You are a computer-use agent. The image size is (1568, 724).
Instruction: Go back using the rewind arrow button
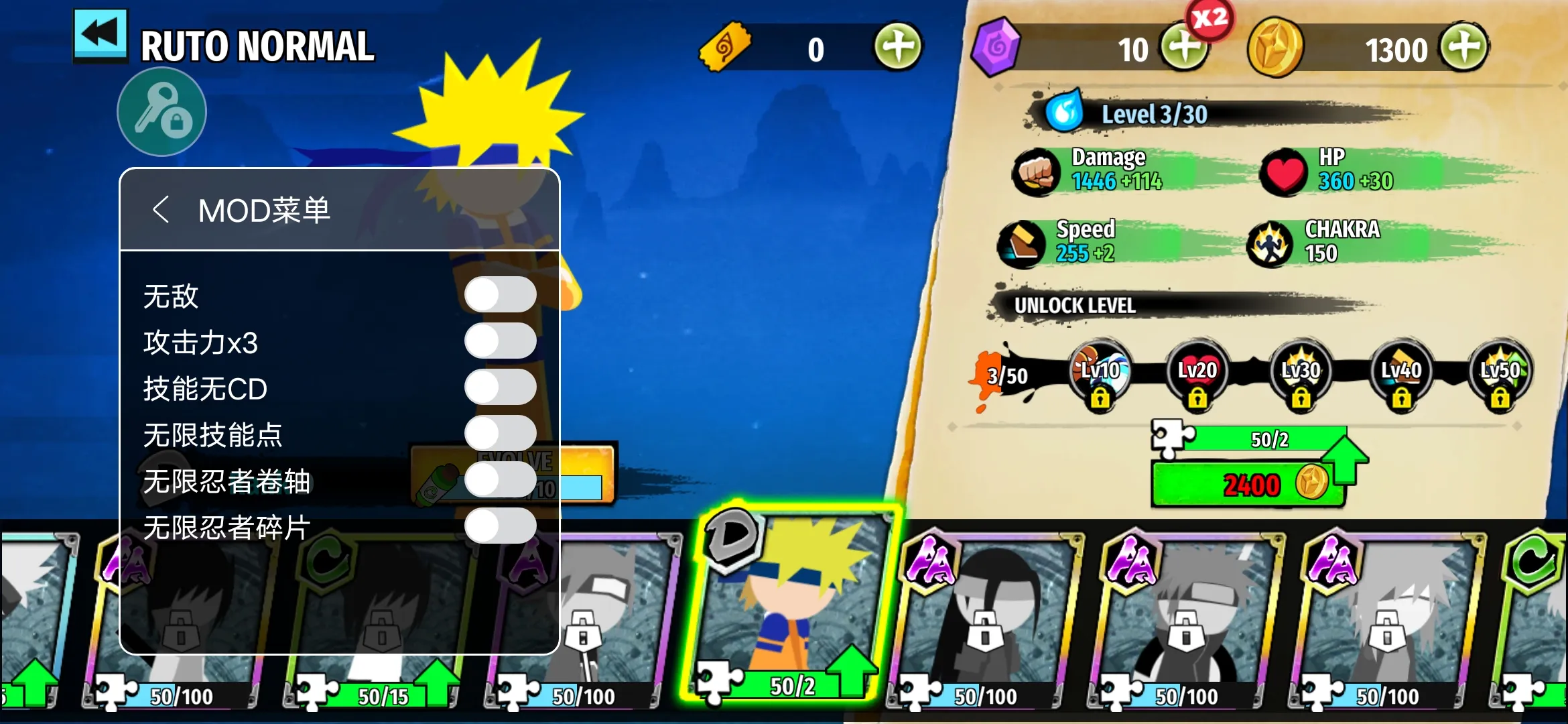(101, 35)
